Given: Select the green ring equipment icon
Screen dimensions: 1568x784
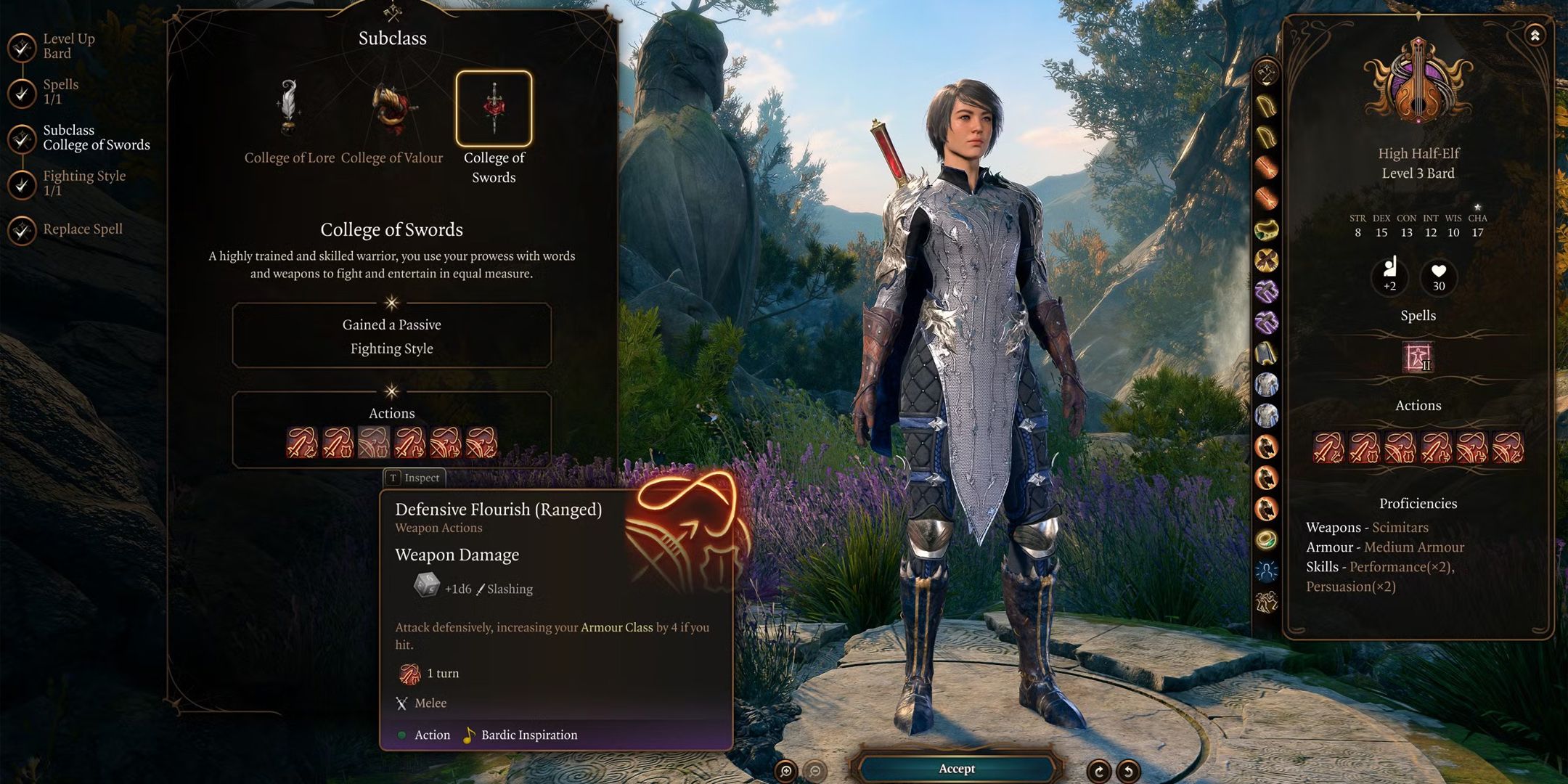Looking at the screenshot, I should (x=1266, y=539).
